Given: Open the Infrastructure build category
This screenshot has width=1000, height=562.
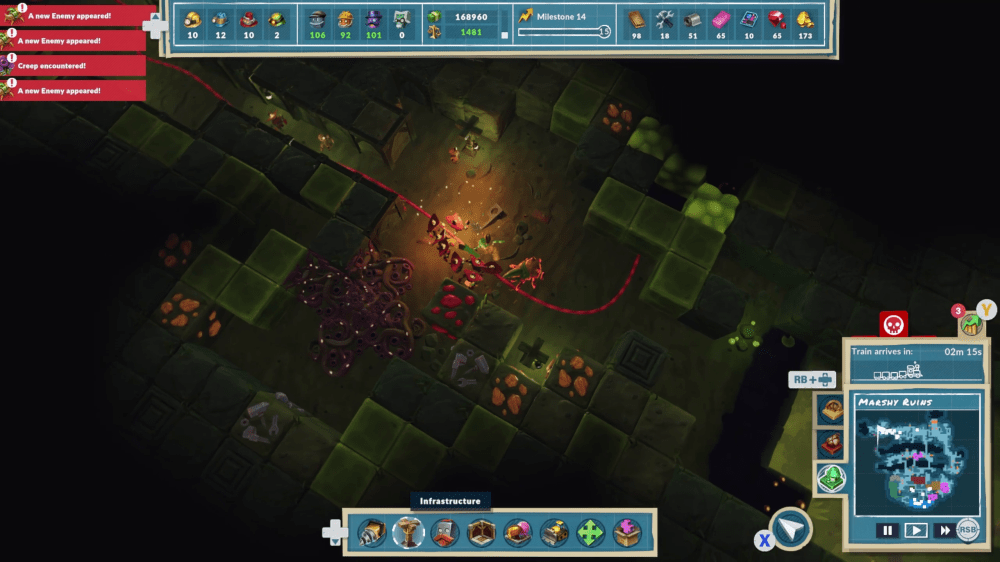Looking at the screenshot, I should coord(409,533).
